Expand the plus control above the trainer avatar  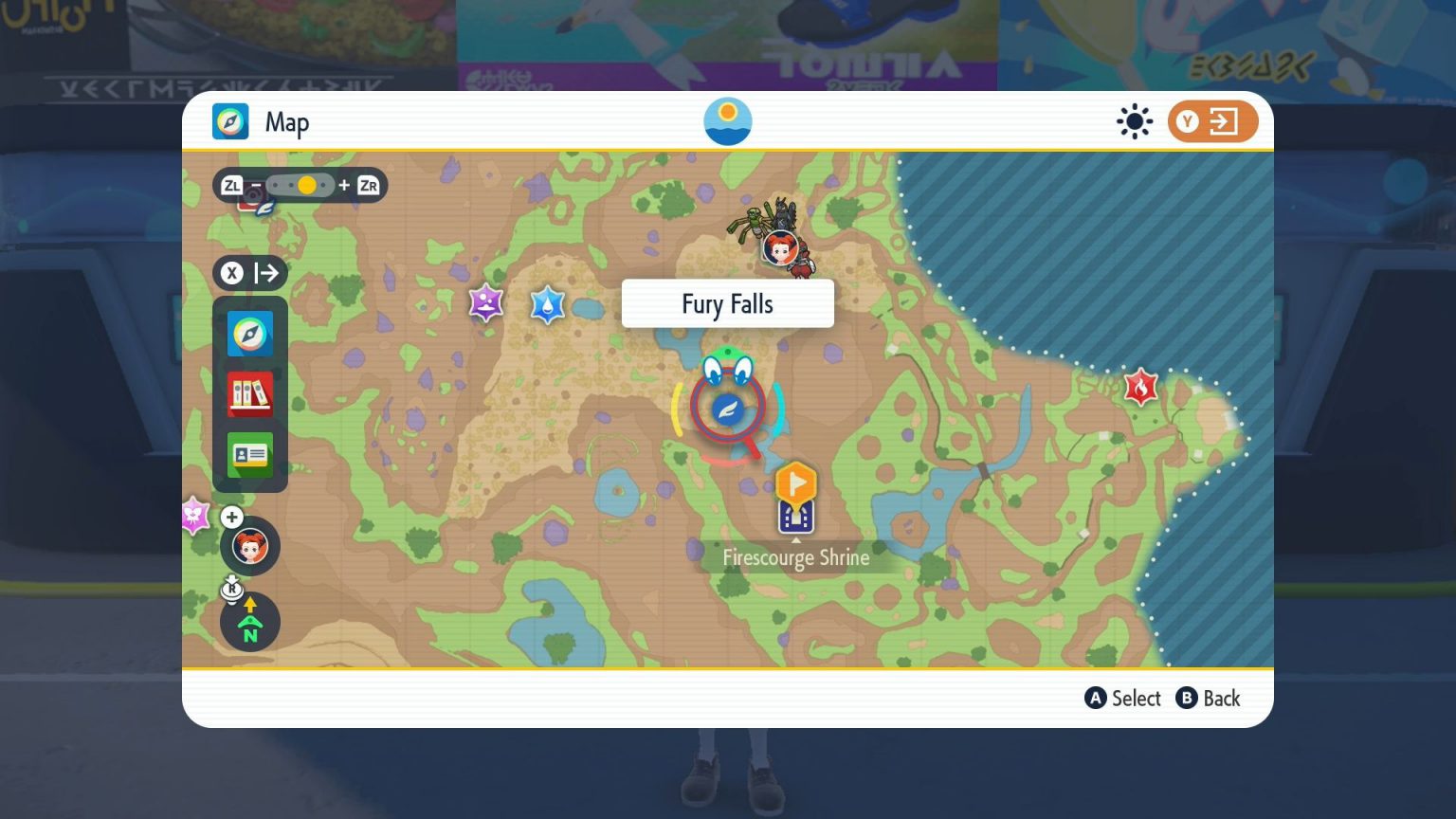click(x=231, y=518)
